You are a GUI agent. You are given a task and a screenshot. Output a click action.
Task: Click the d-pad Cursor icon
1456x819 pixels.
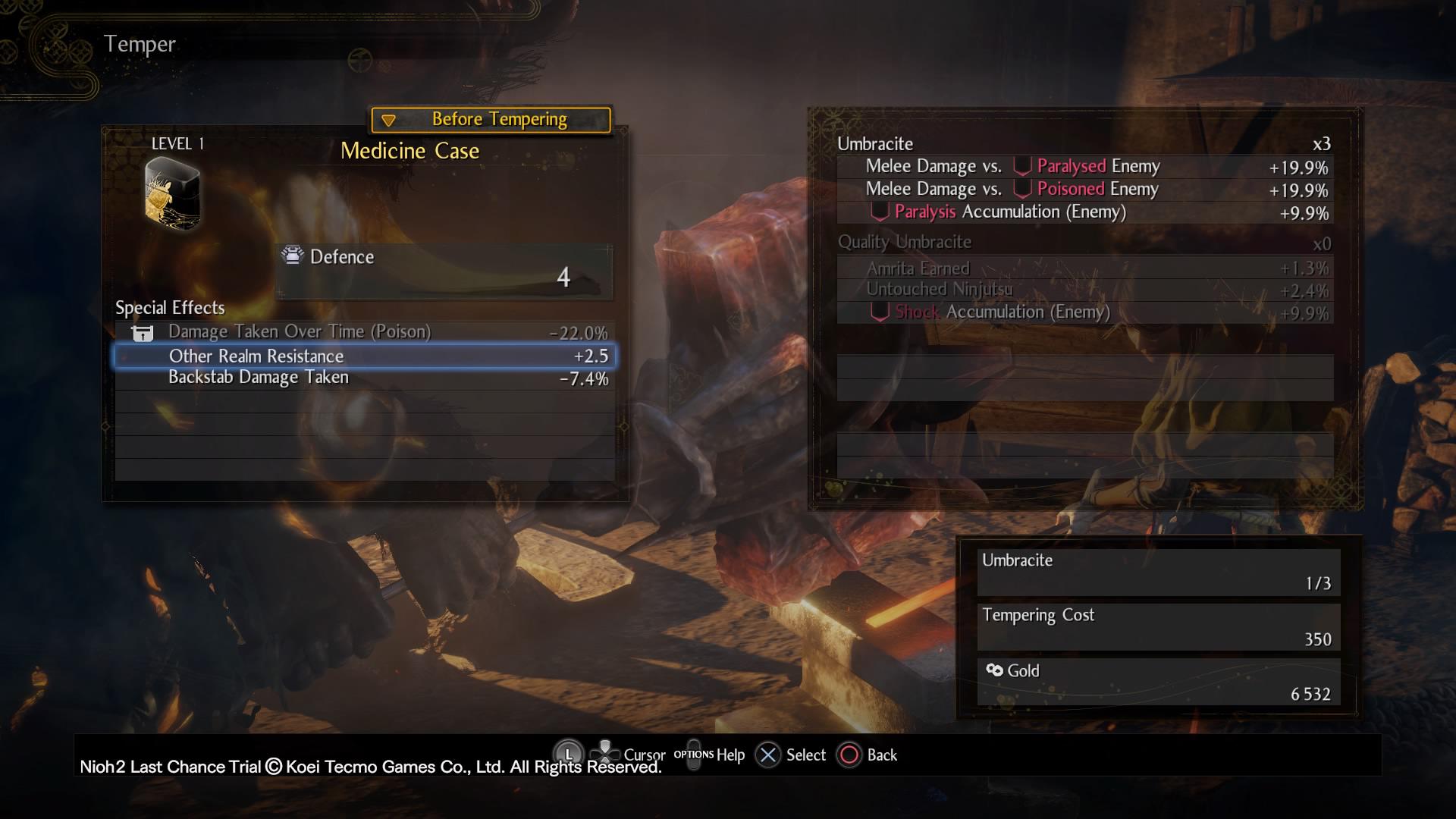605,754
